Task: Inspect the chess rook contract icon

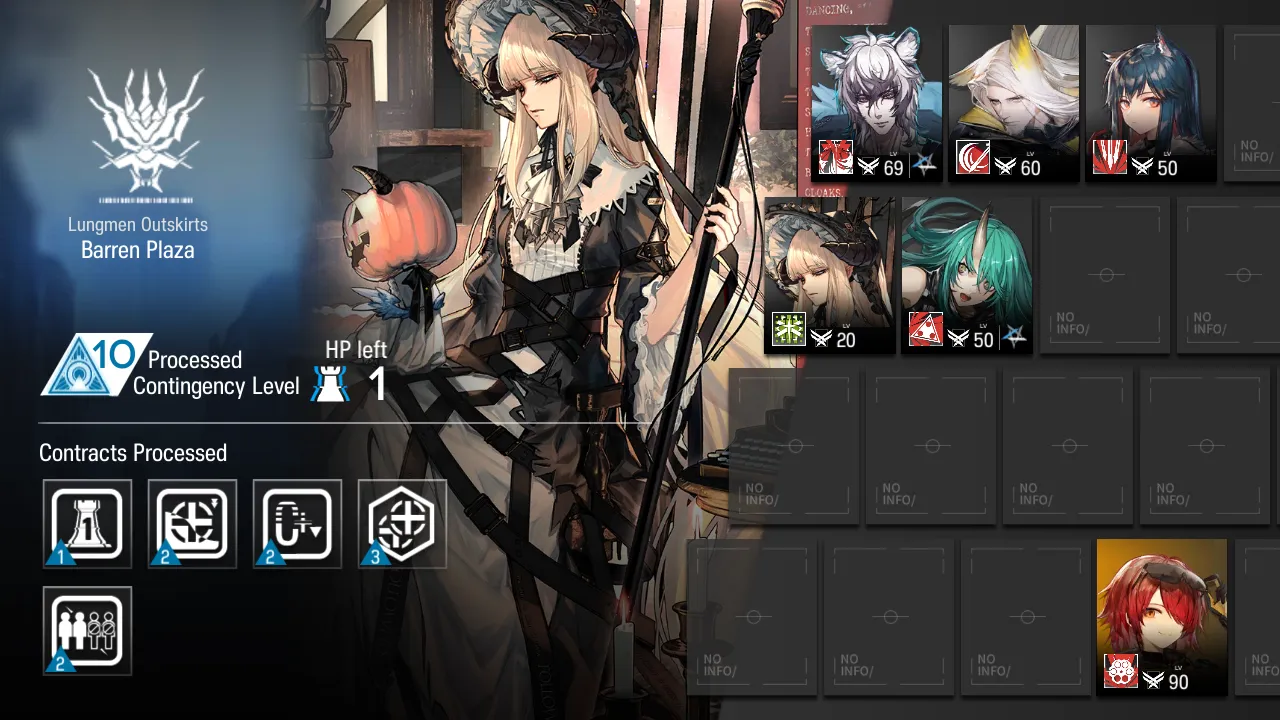Action: click(x=87, y=524)
